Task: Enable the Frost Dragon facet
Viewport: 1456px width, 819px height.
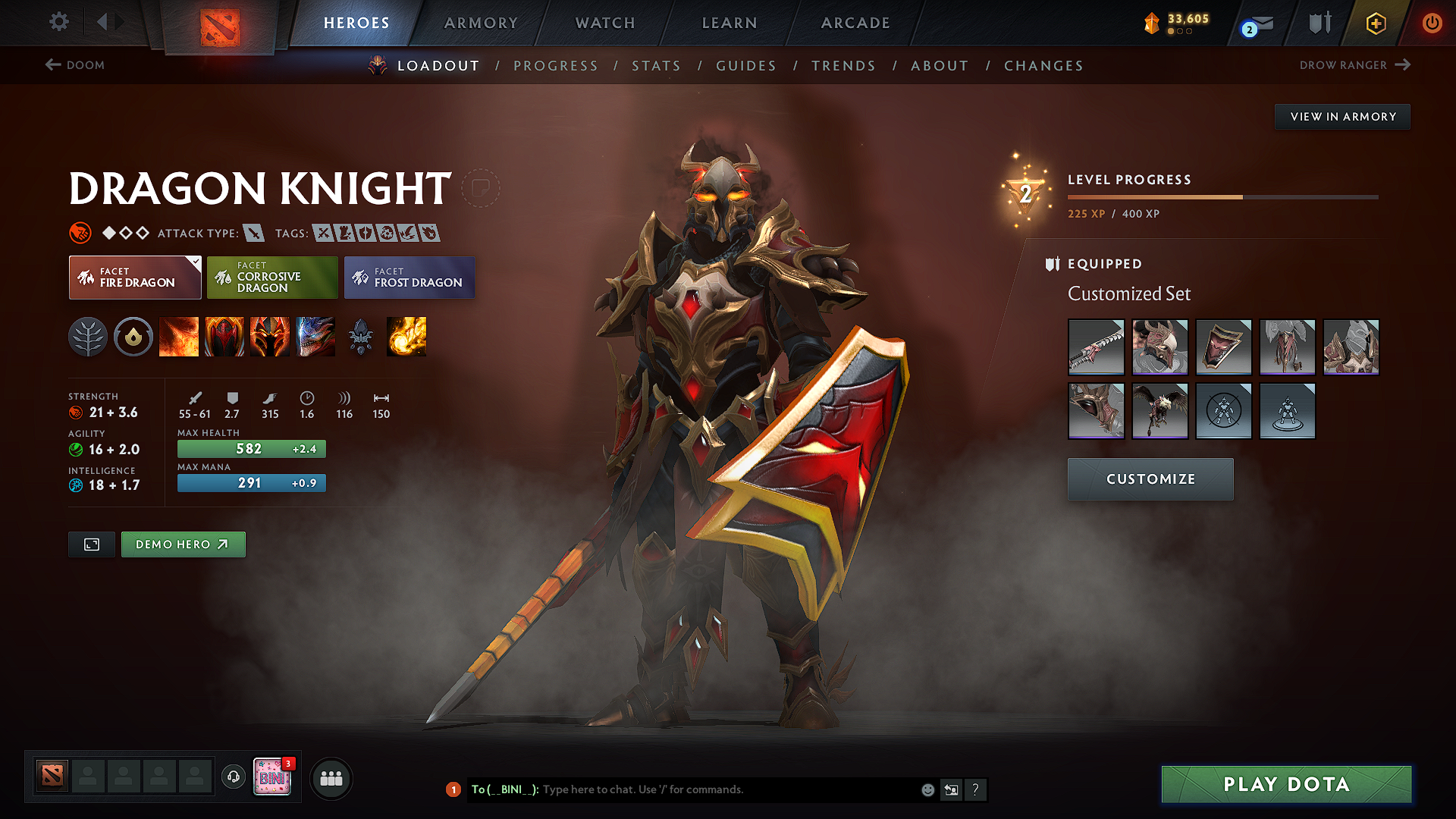Action: click(409, 278)
